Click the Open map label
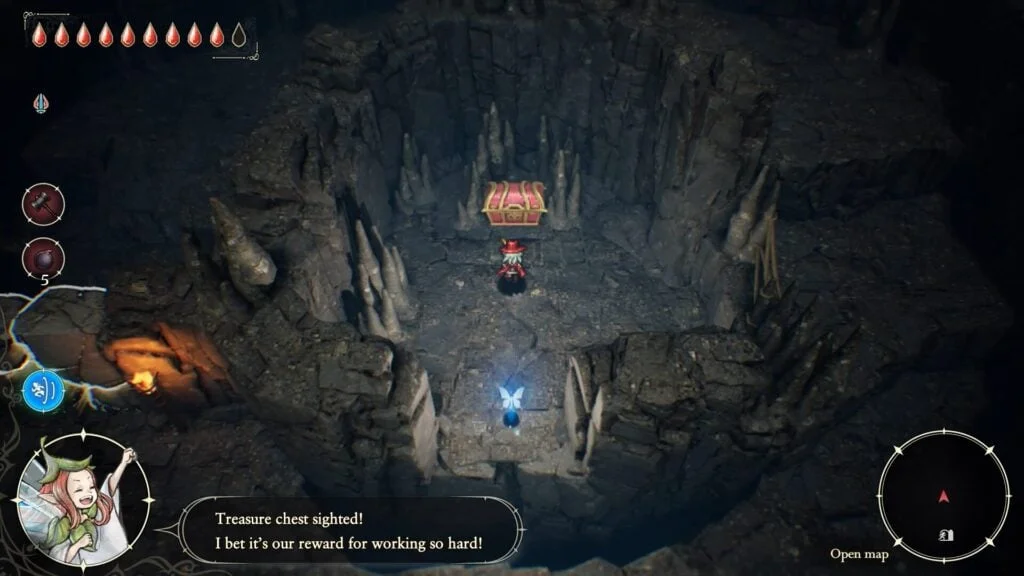The width and height of the screenshot is (1024, 576). 858,554
